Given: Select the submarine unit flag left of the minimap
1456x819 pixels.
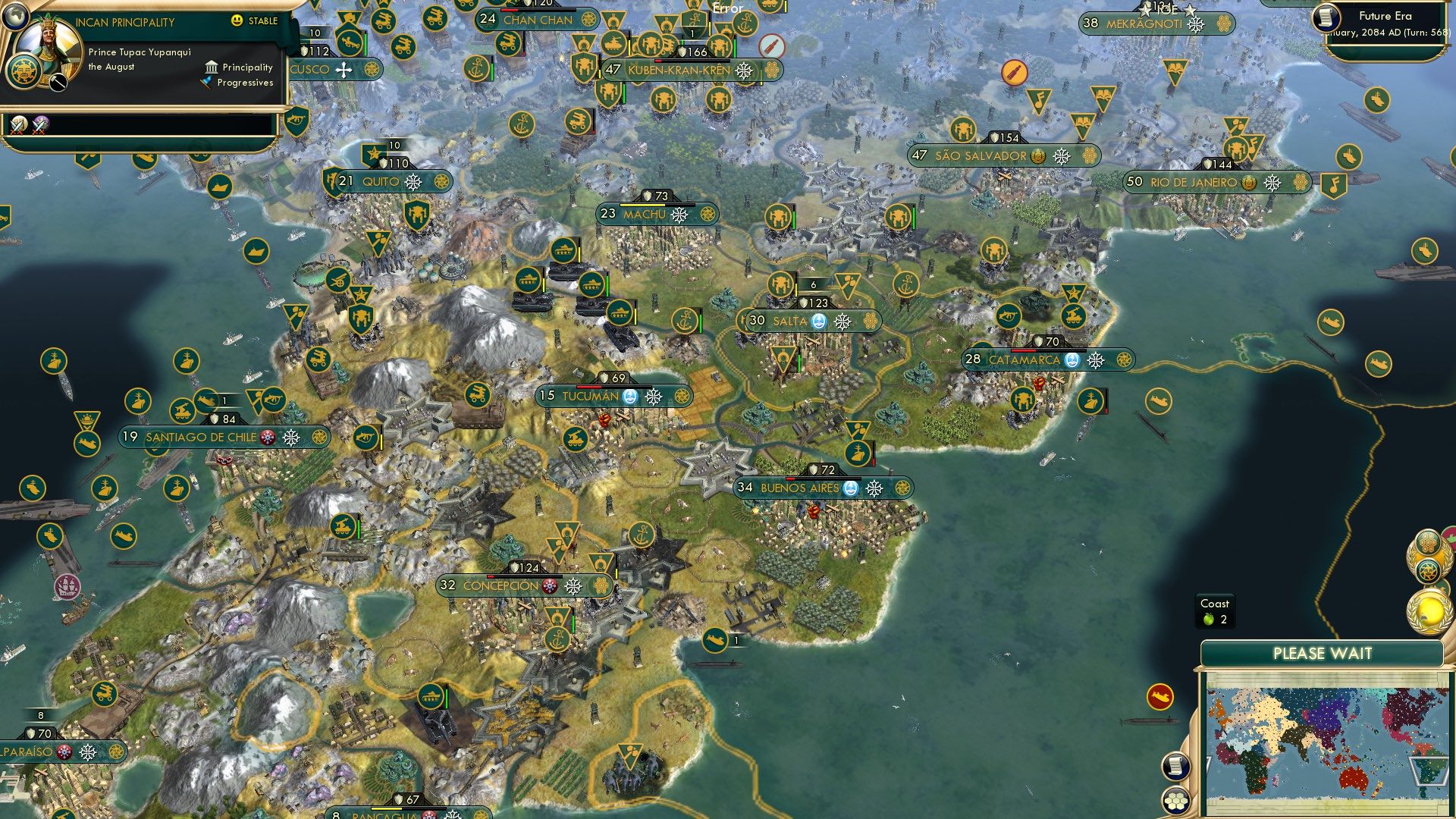Looking at the screenshot, I should pyautogui.click(x=1160, y=697).
